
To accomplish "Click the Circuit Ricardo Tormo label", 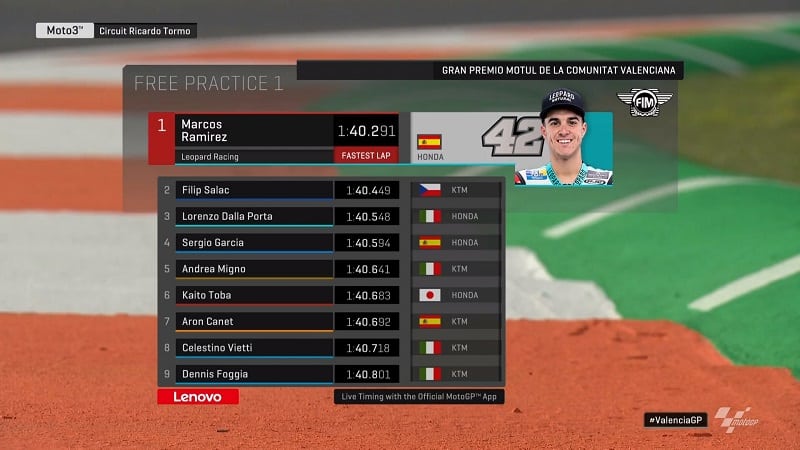I will [146, 31].
